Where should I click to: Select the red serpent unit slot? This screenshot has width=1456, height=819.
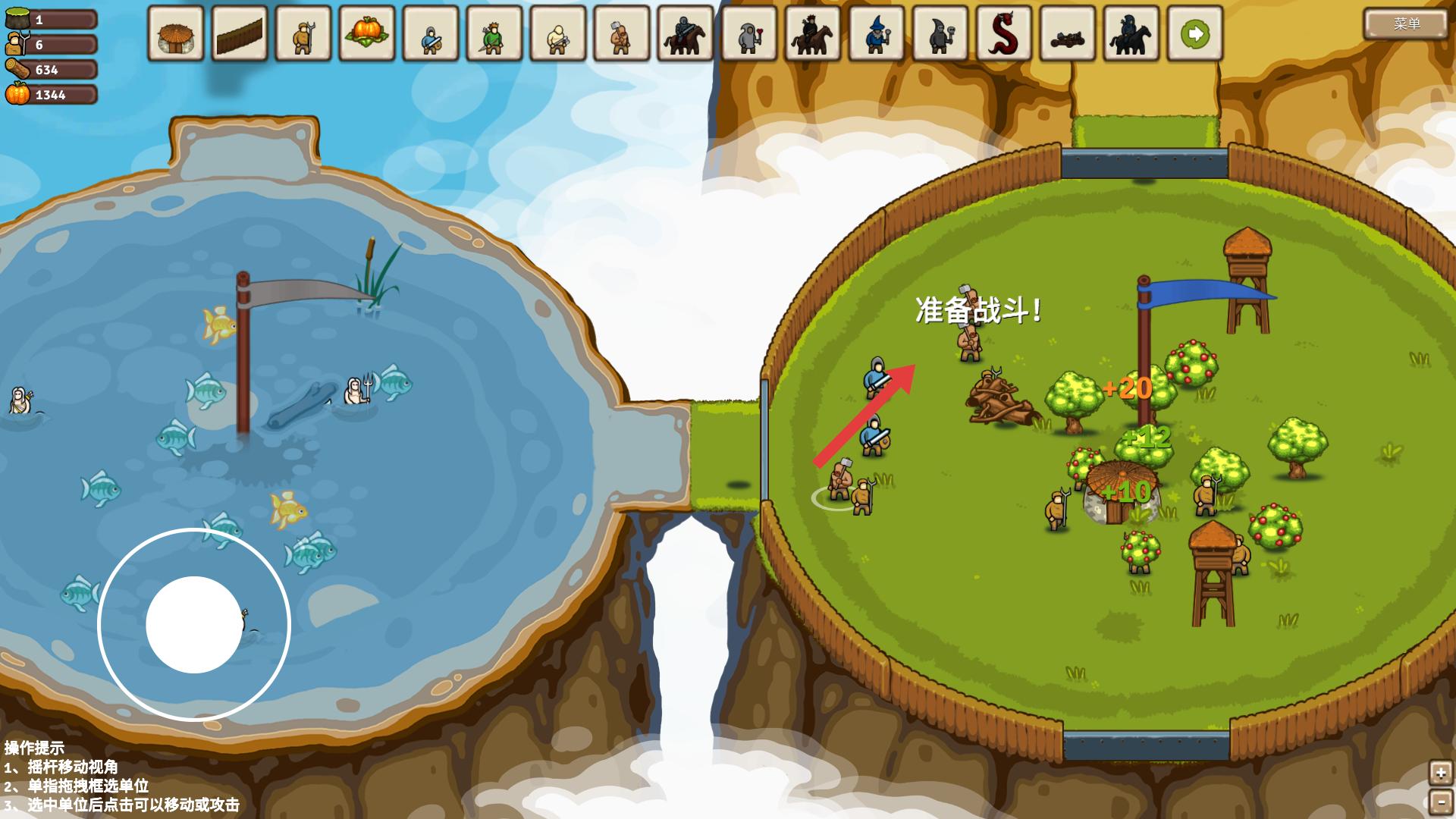pos(1003,34)
